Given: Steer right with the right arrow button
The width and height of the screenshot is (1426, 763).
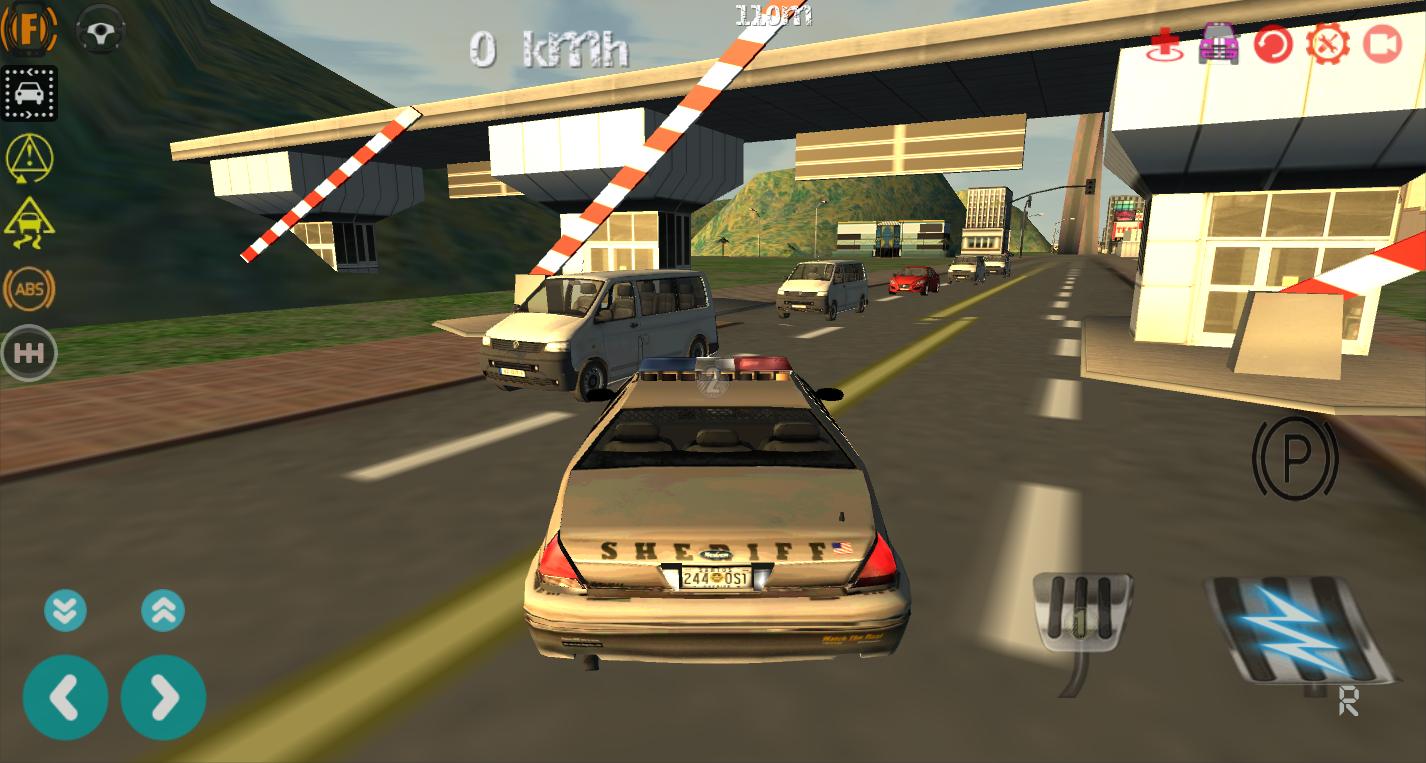Looking at the screenshot, I should 163,697.
